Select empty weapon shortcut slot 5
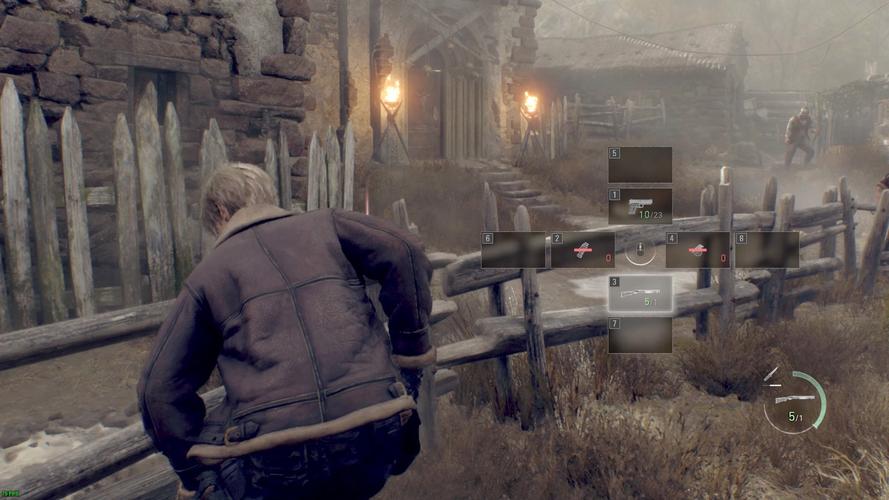This screenshot has height=500, width=889. coord(640,165)
